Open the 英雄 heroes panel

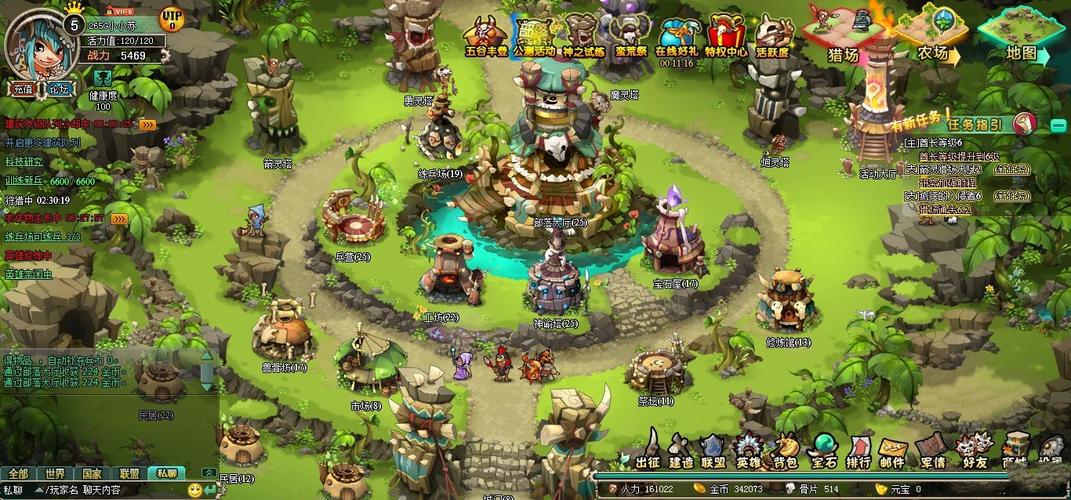[748, 451]
